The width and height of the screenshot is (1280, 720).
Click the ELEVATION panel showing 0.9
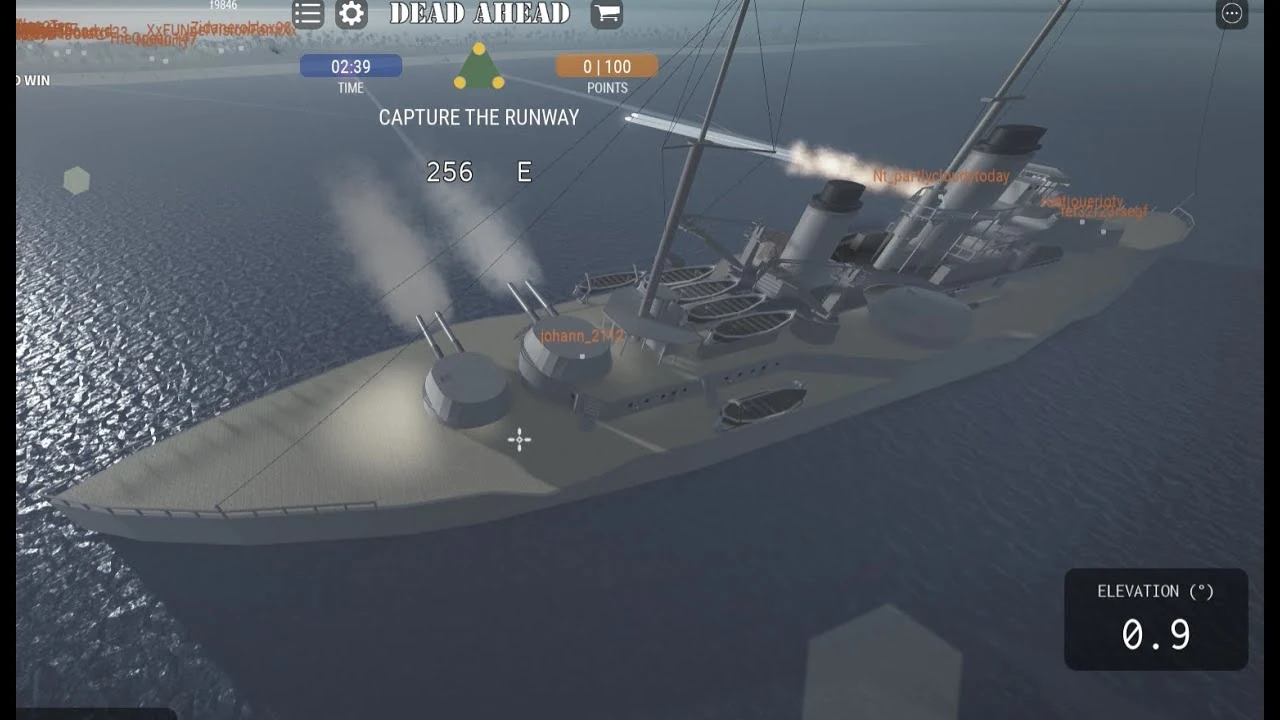click(x=1156, y=618)
